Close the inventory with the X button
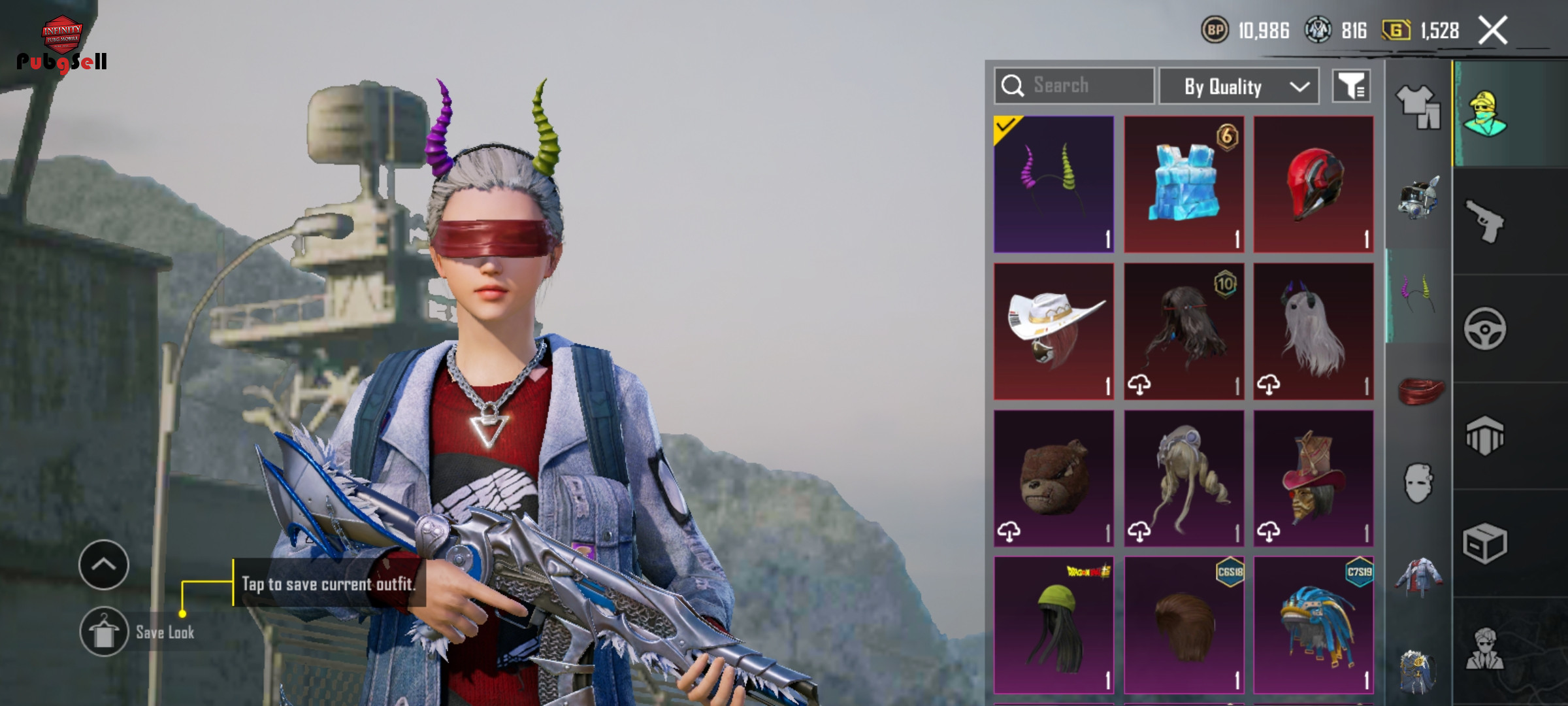1568x706 pixels. pos(1493,31)
